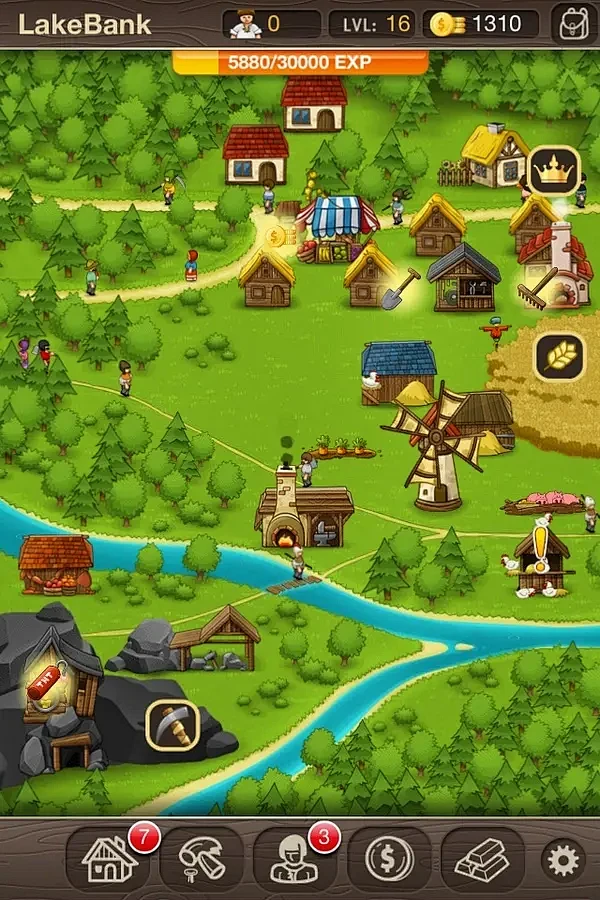The width and height of the screenshot is (600, 900).
Task: Open the settings gear
Action: pyautogui.click(x=563, y=859)
